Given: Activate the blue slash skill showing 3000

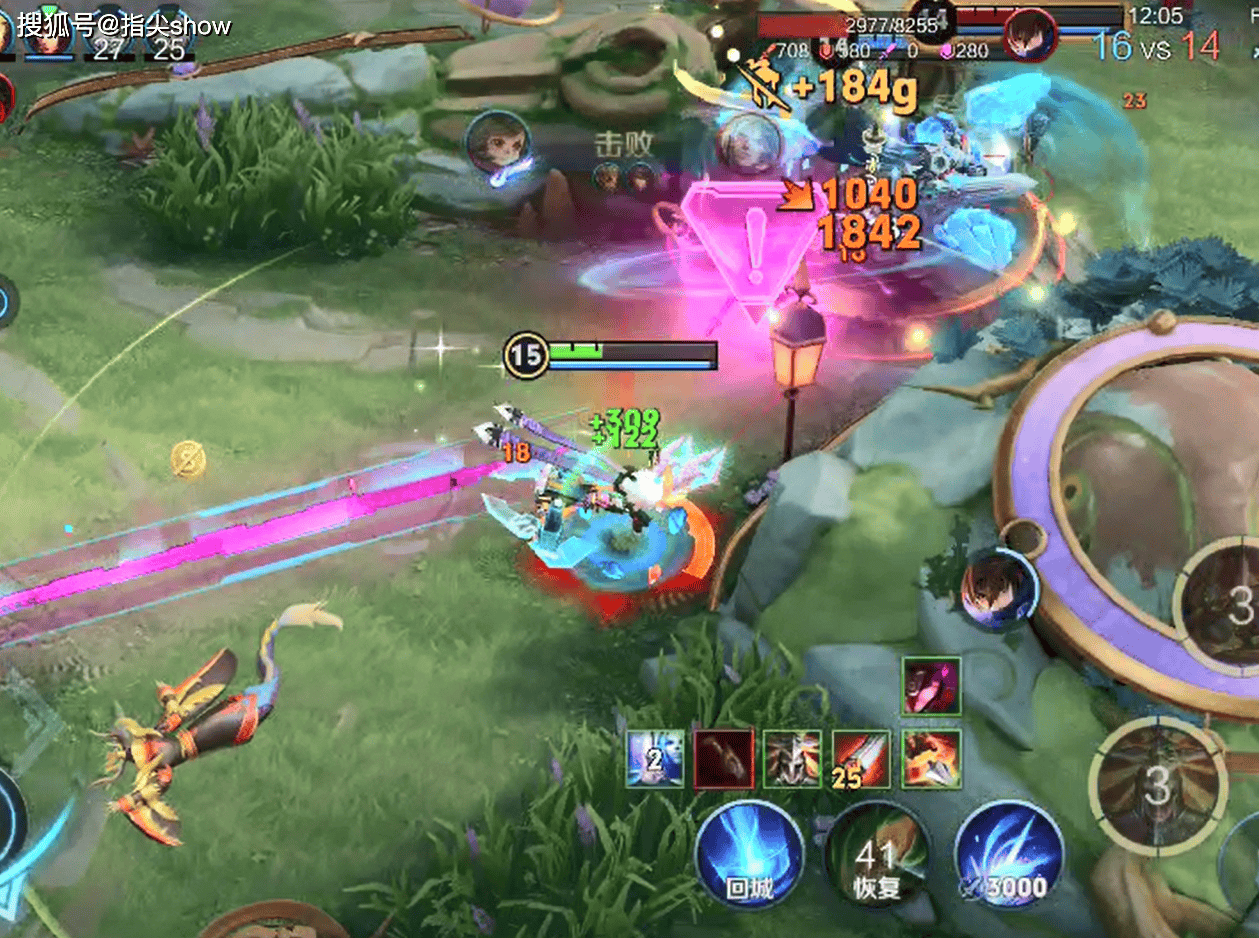Looking at the screenshot, I should 1008,855.
